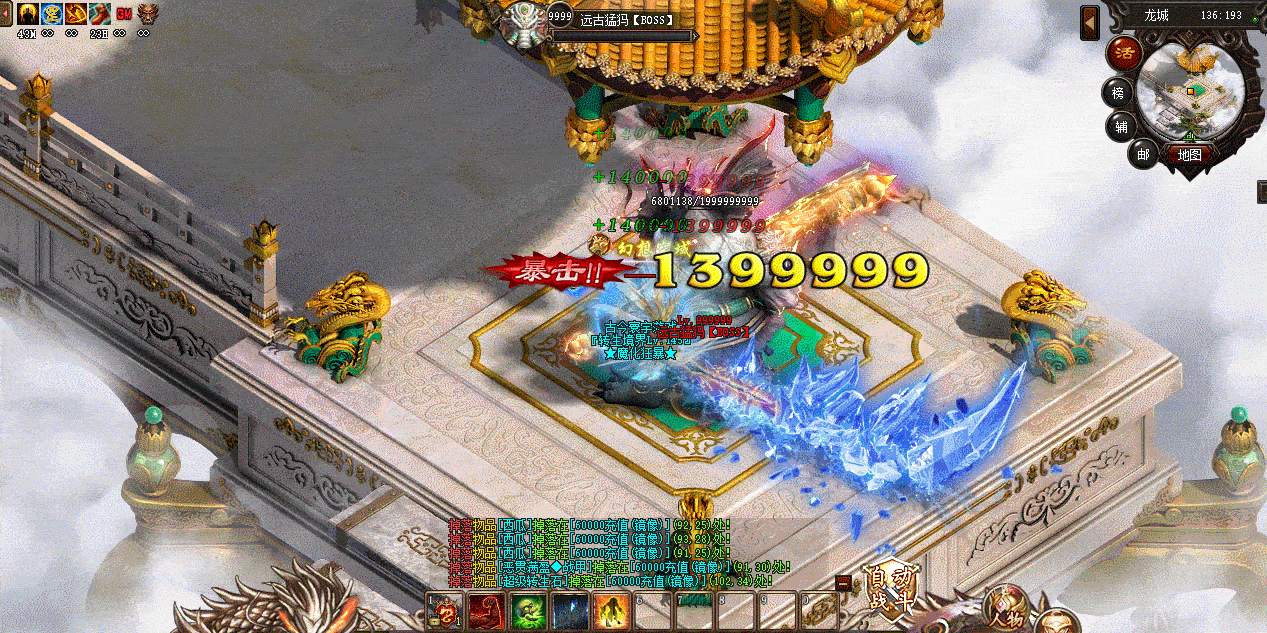The width and height of the screenshot is (1267, 633).
Task: Open the 活 activity button
Action: point(1126,51)
